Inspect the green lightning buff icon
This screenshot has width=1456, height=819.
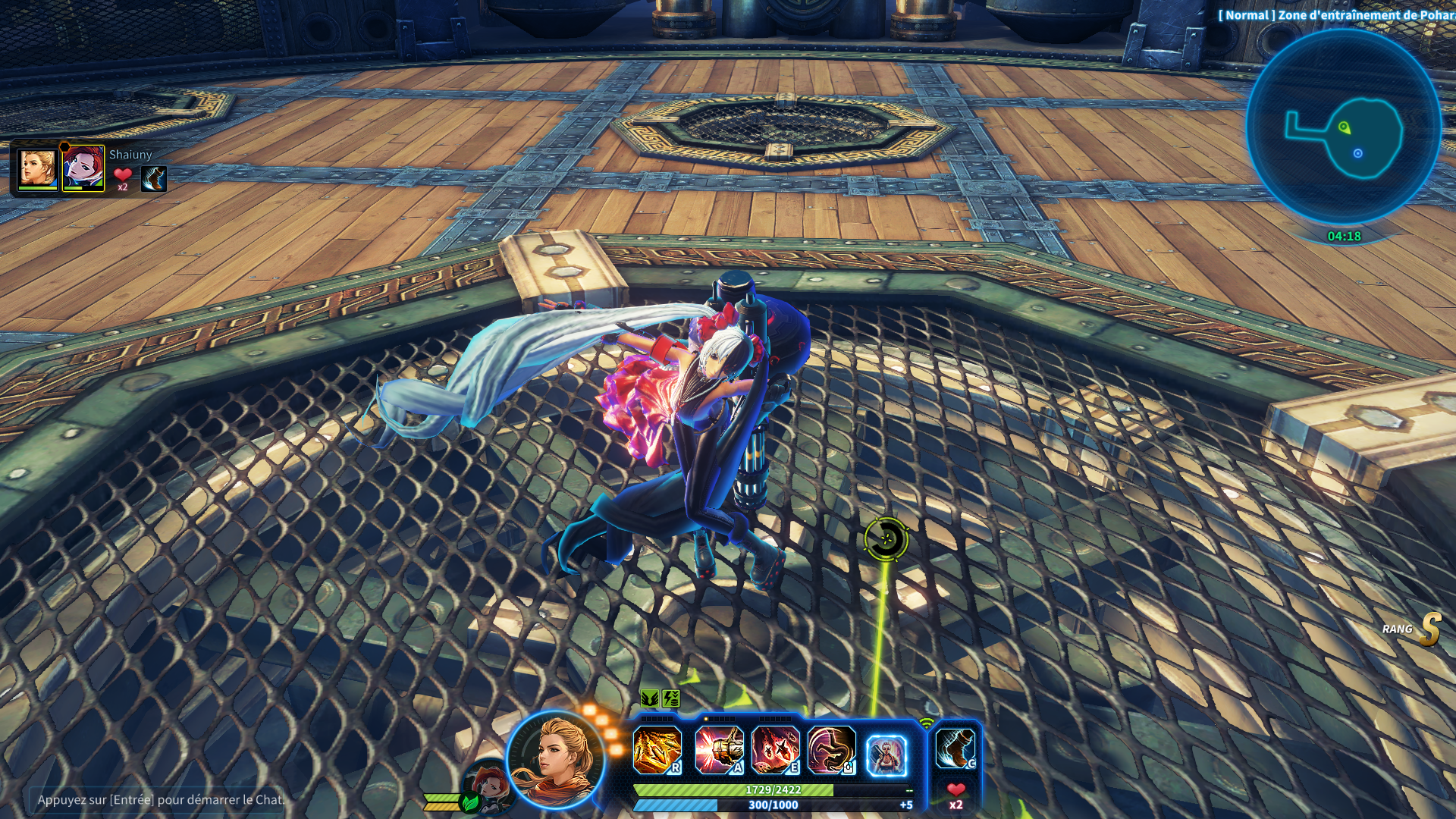point(670,698)
